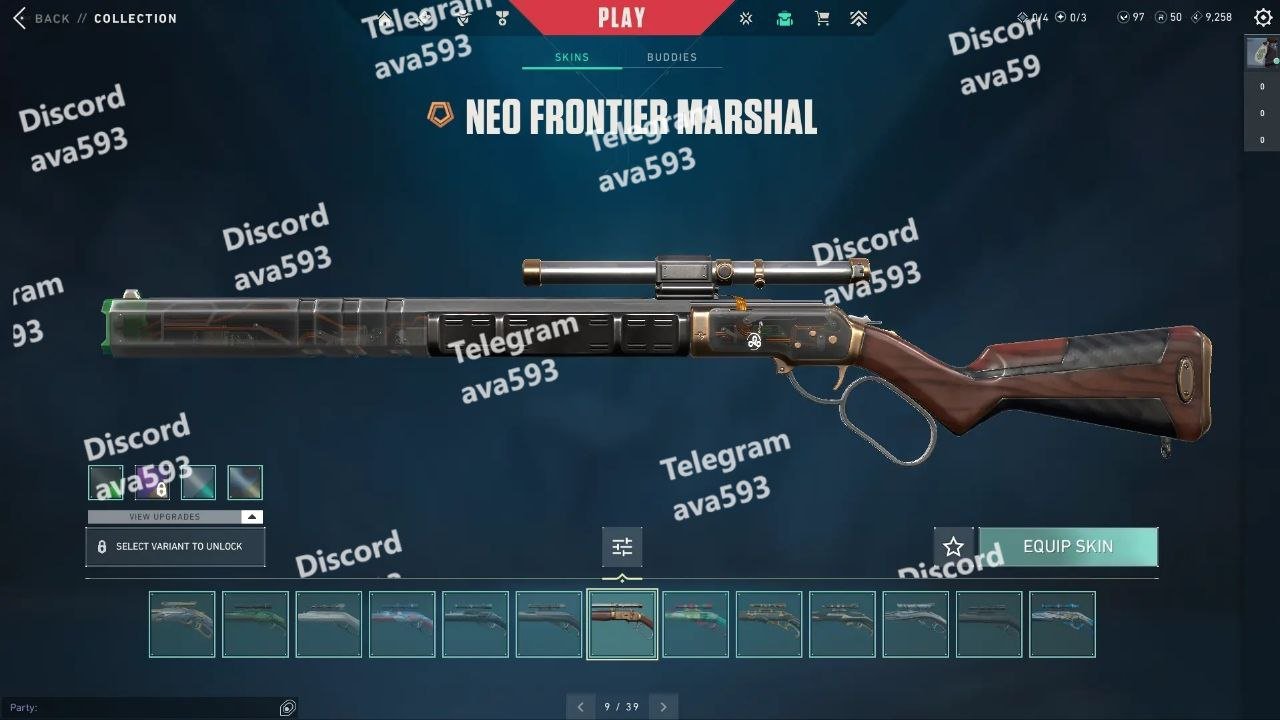Select the Skins tab
The height and width of the screenshot is (720, 1280).
click(572, 57)
